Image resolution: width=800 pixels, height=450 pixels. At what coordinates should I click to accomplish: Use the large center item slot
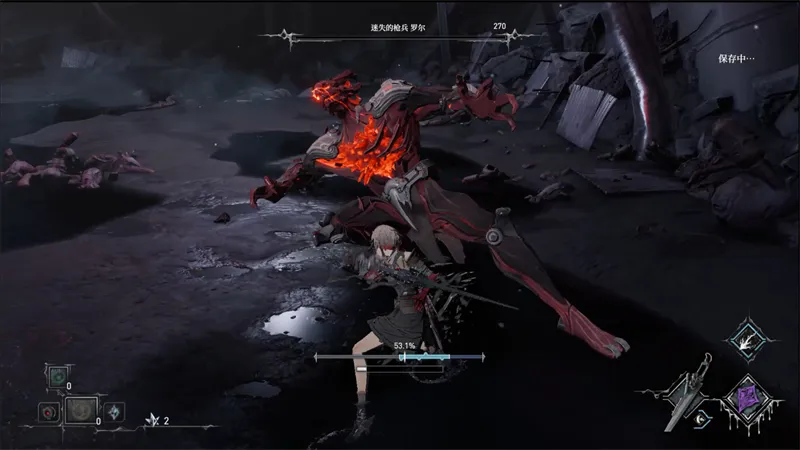pyautogui.click(x=79, y=409)
